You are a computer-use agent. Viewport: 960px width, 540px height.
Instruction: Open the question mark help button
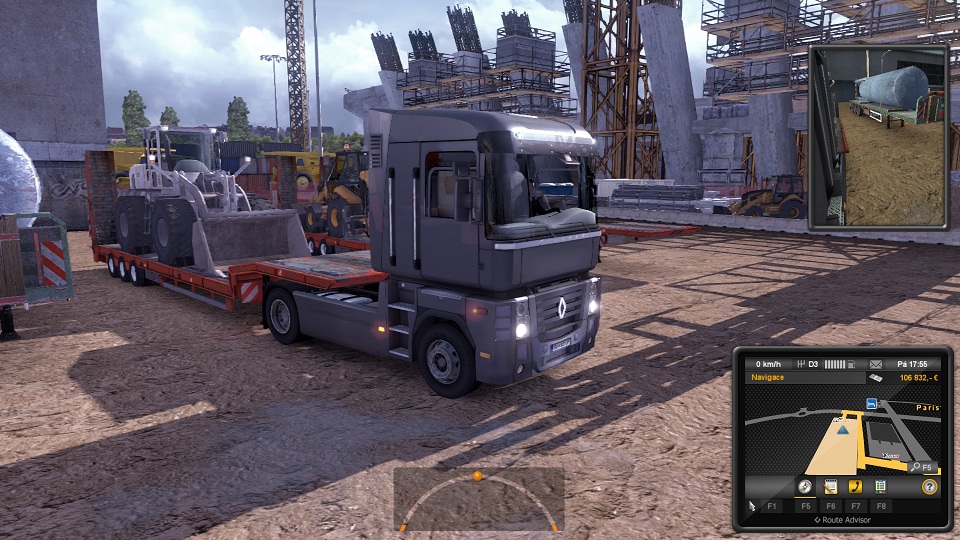click(x=929, y=487)
